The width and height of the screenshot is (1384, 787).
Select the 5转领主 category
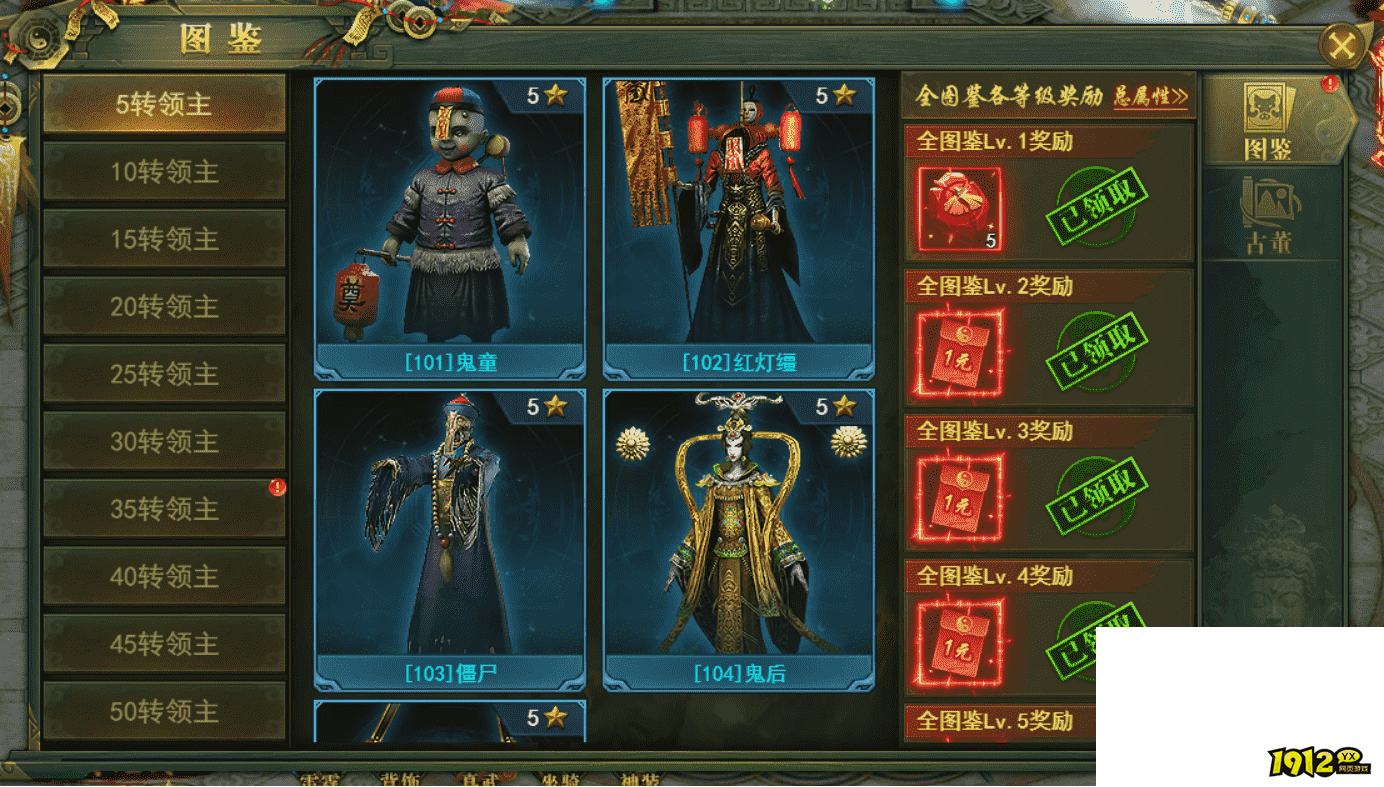tap(164, 104)
